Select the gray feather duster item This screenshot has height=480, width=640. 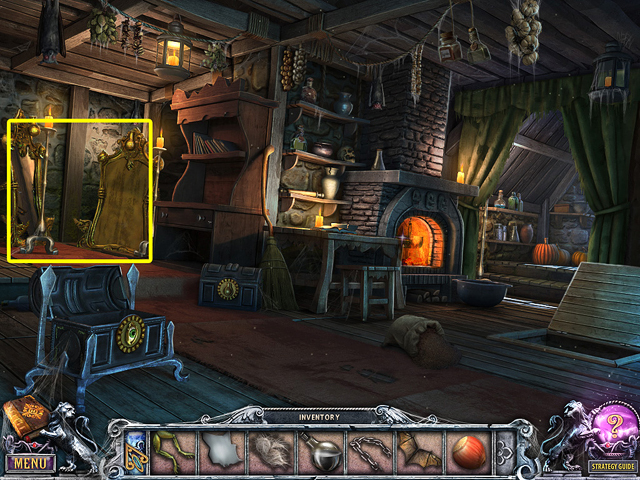pyautogui.click(x=272, y=451)
